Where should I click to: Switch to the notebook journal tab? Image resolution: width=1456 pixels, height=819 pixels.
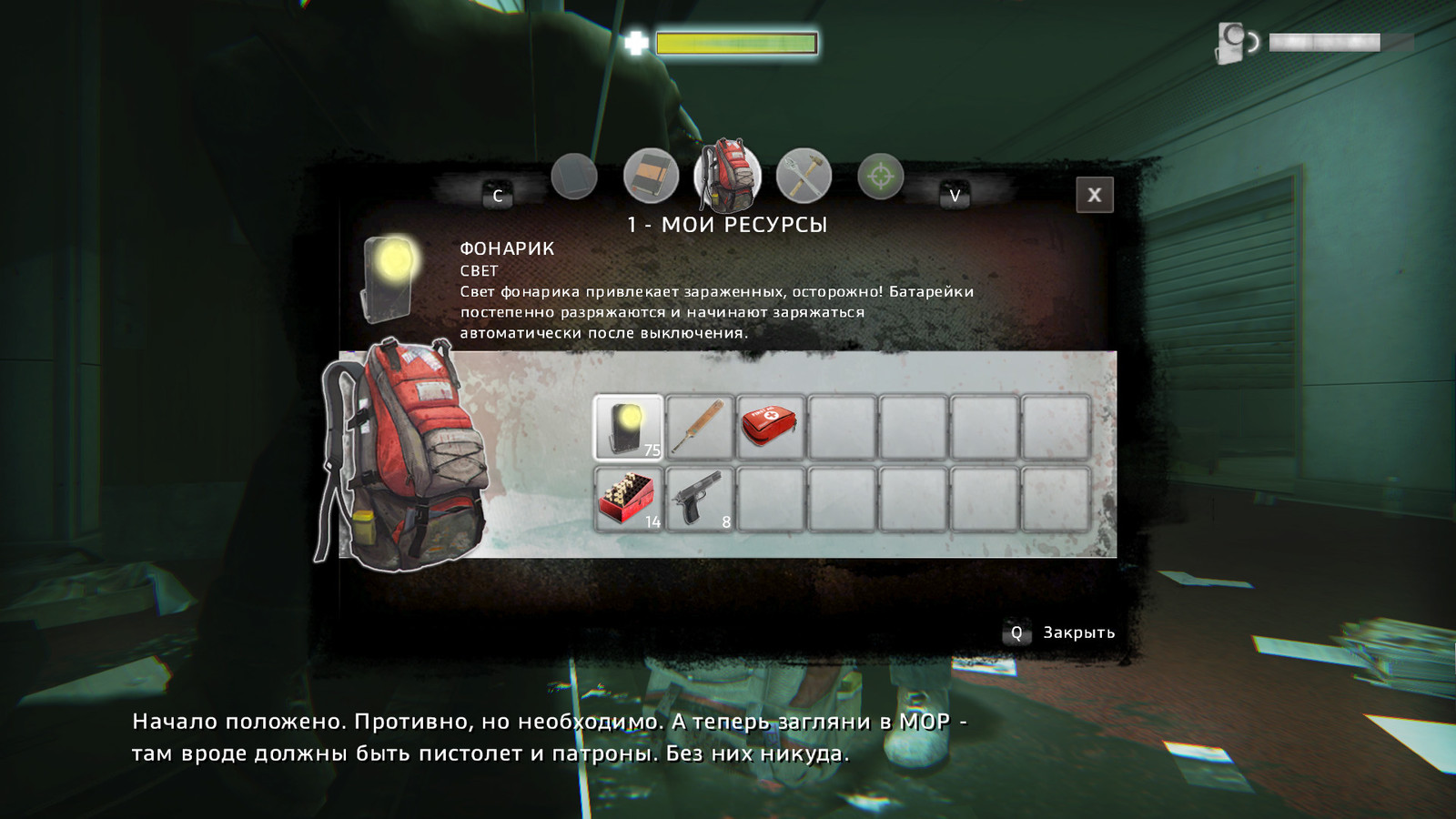(651, 176)
